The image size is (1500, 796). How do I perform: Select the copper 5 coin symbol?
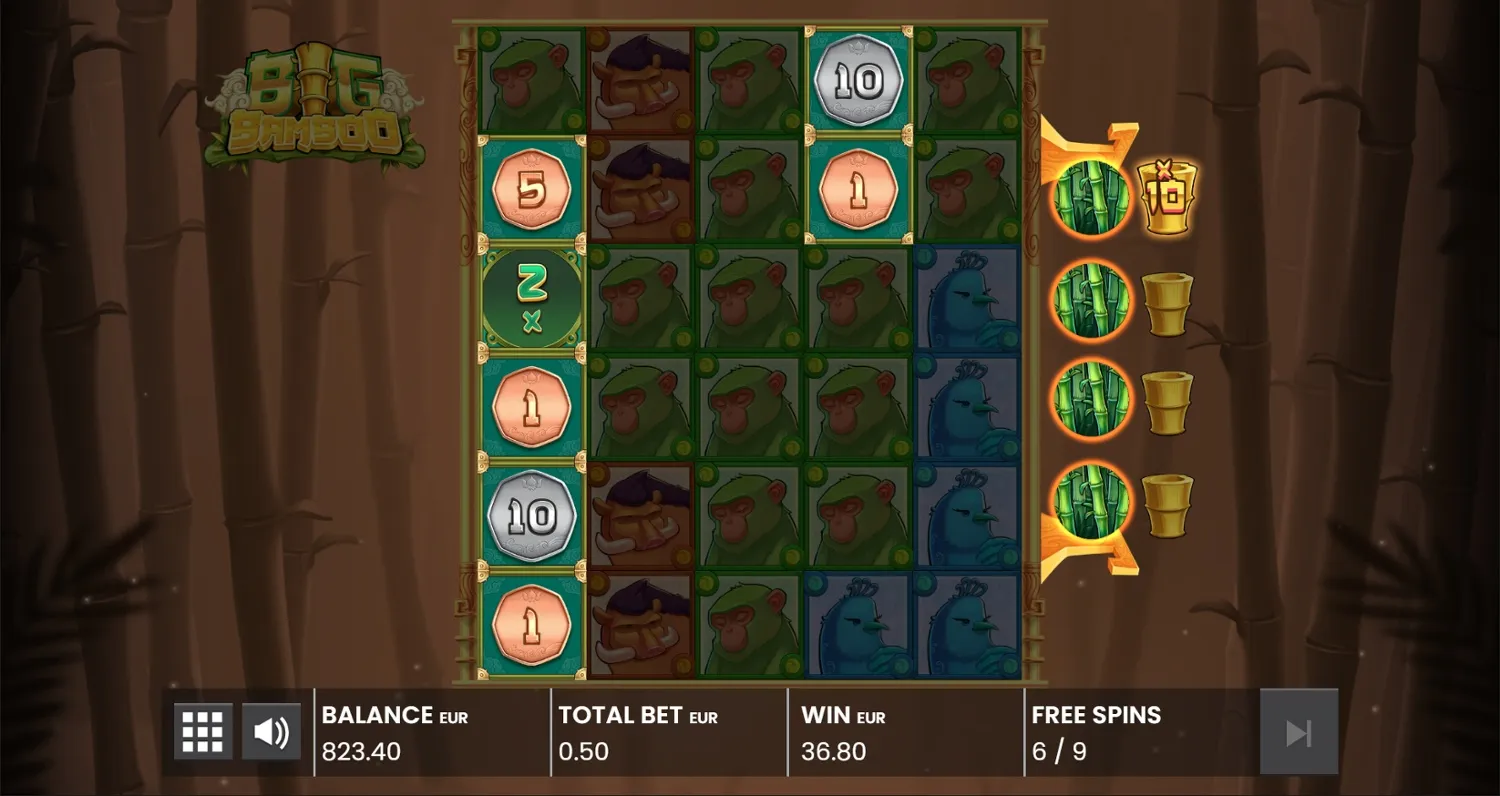533,189
